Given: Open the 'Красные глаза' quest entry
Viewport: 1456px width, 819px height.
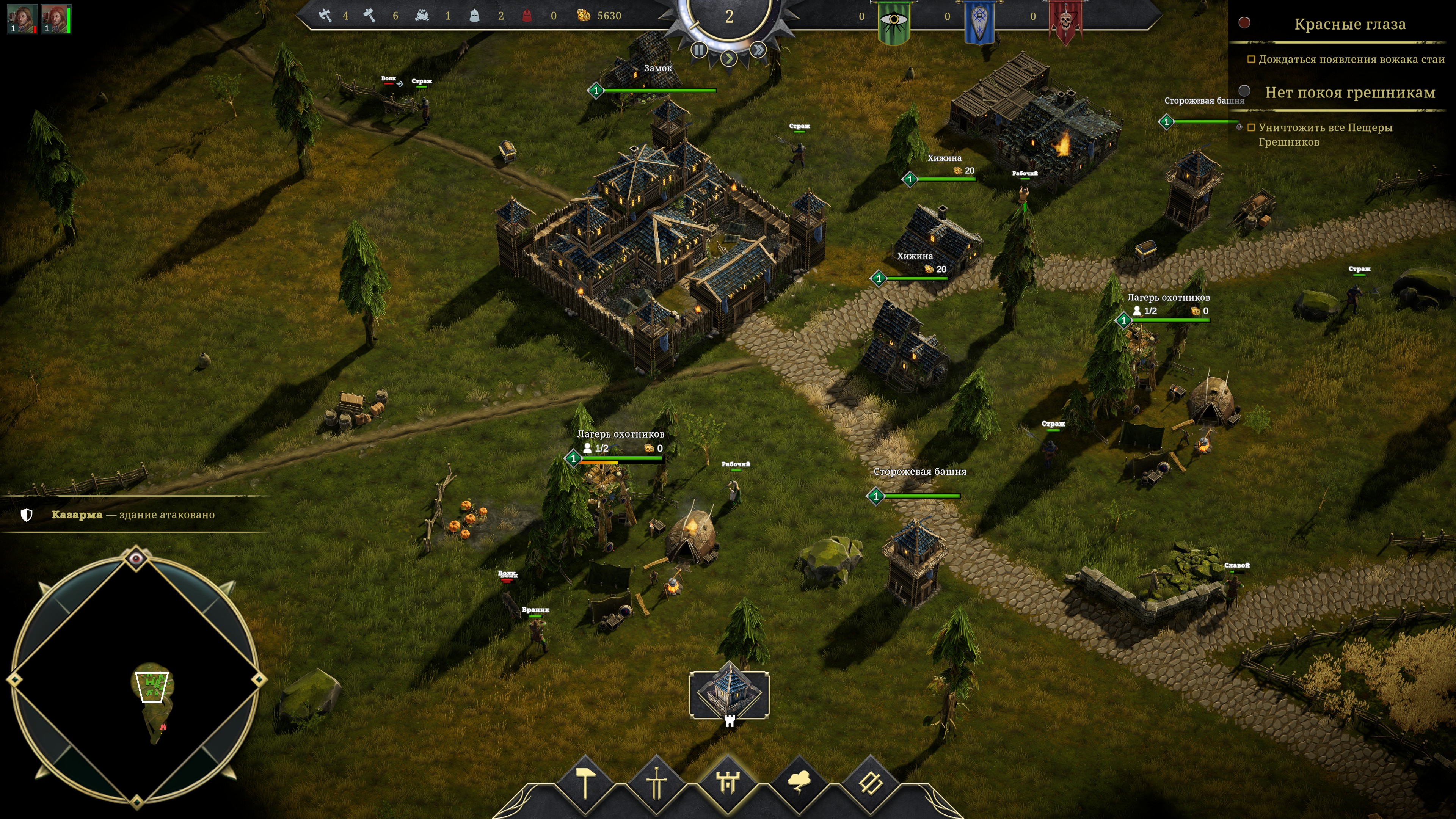Looking at the screenshot, I should point(1349,24).
